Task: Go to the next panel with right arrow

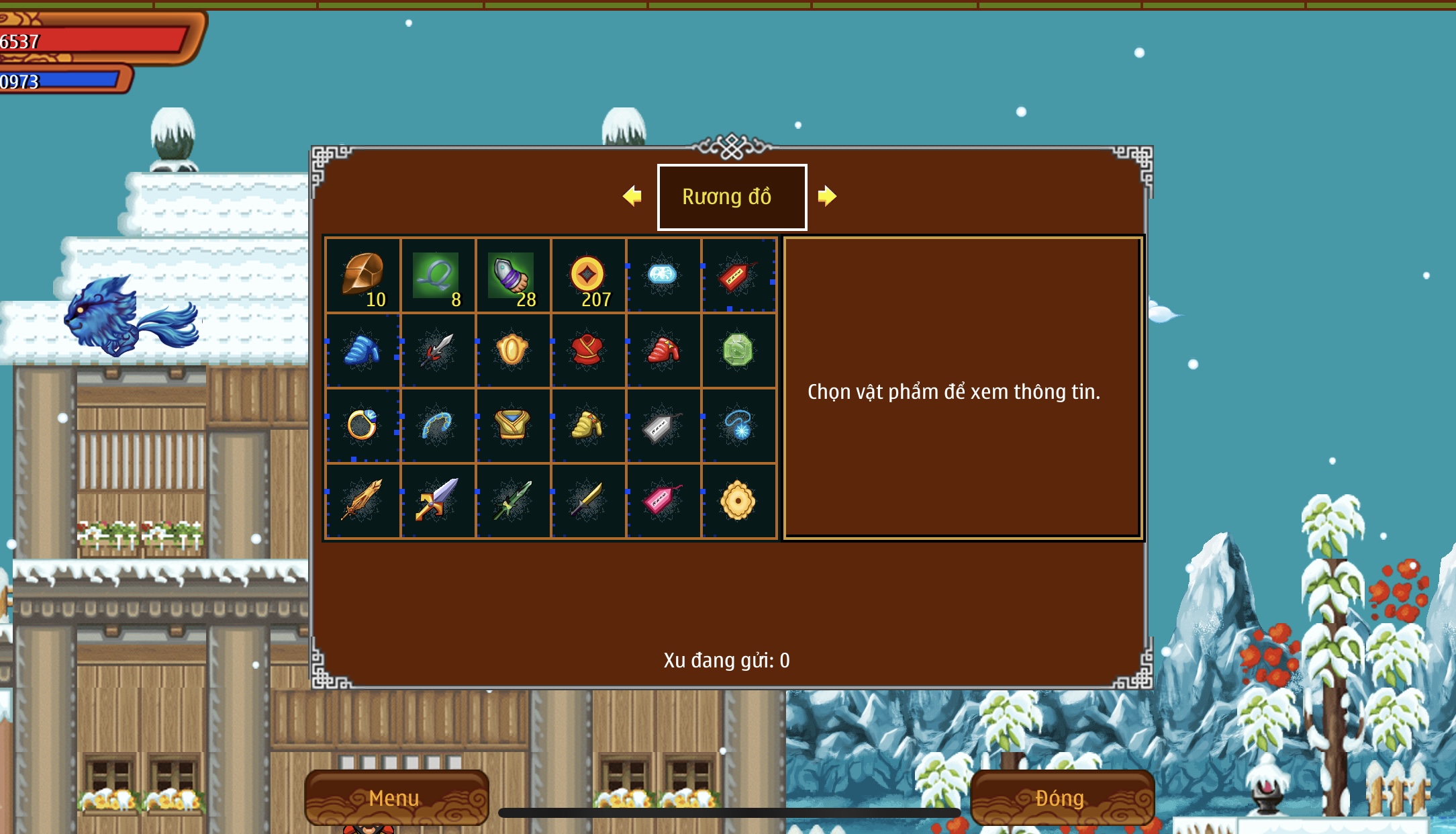Action: (827, 196)
